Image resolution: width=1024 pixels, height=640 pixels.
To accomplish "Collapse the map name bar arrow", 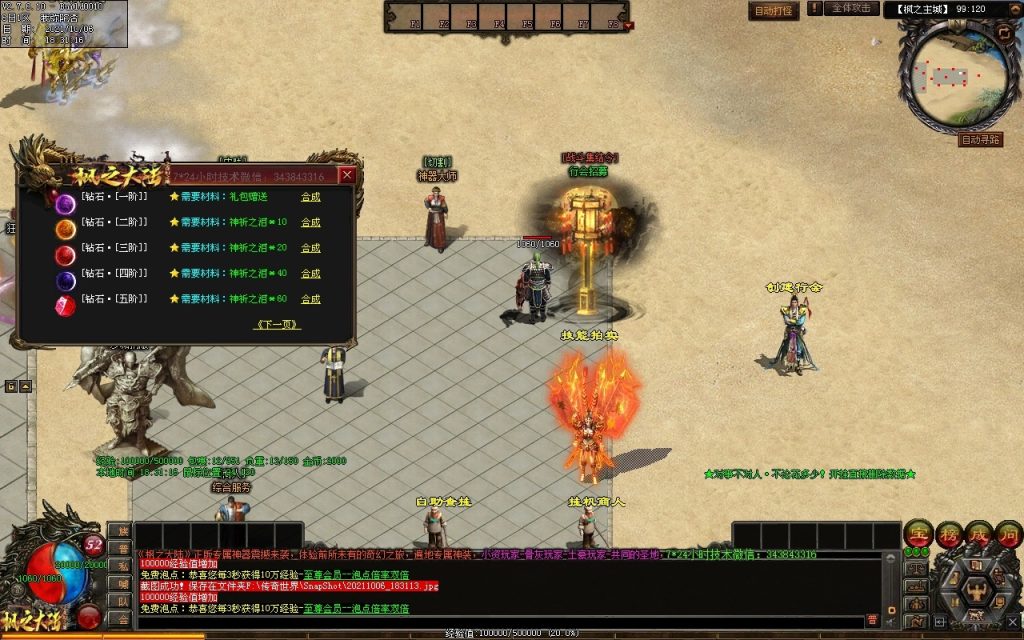I will coord(1013,9).
